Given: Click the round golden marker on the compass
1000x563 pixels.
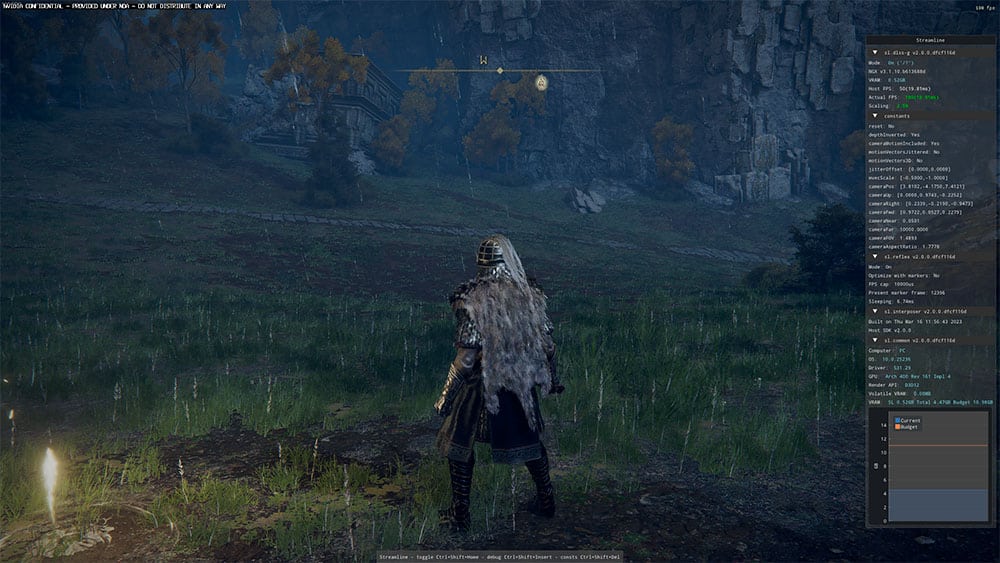Looking at the screenshot, I should tap(541, 83).
